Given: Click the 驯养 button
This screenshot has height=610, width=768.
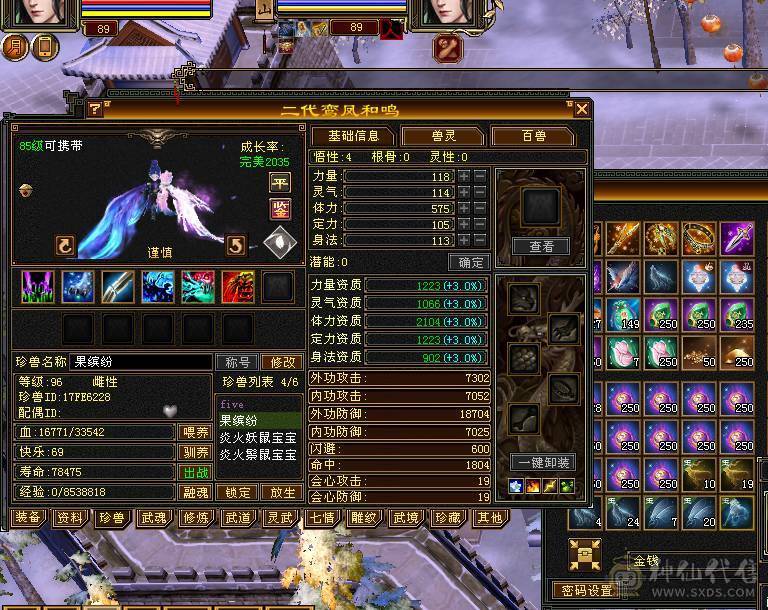Looking at the screenshot, I should tap(194, 452).
